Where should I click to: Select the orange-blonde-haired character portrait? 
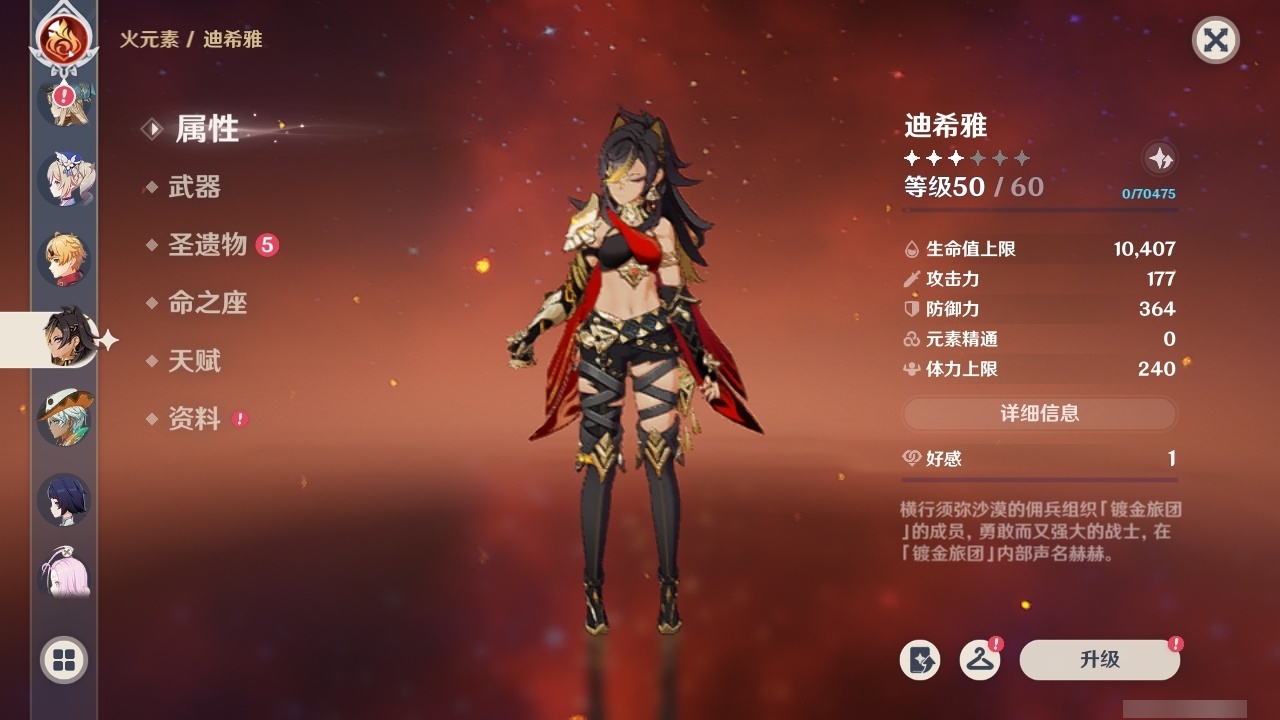64,258
